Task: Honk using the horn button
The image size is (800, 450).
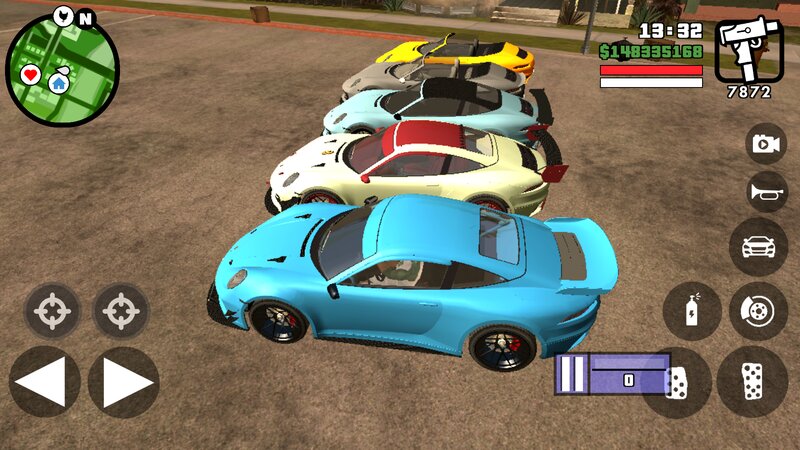Action: pyautogui.click(x=767, y=192)
